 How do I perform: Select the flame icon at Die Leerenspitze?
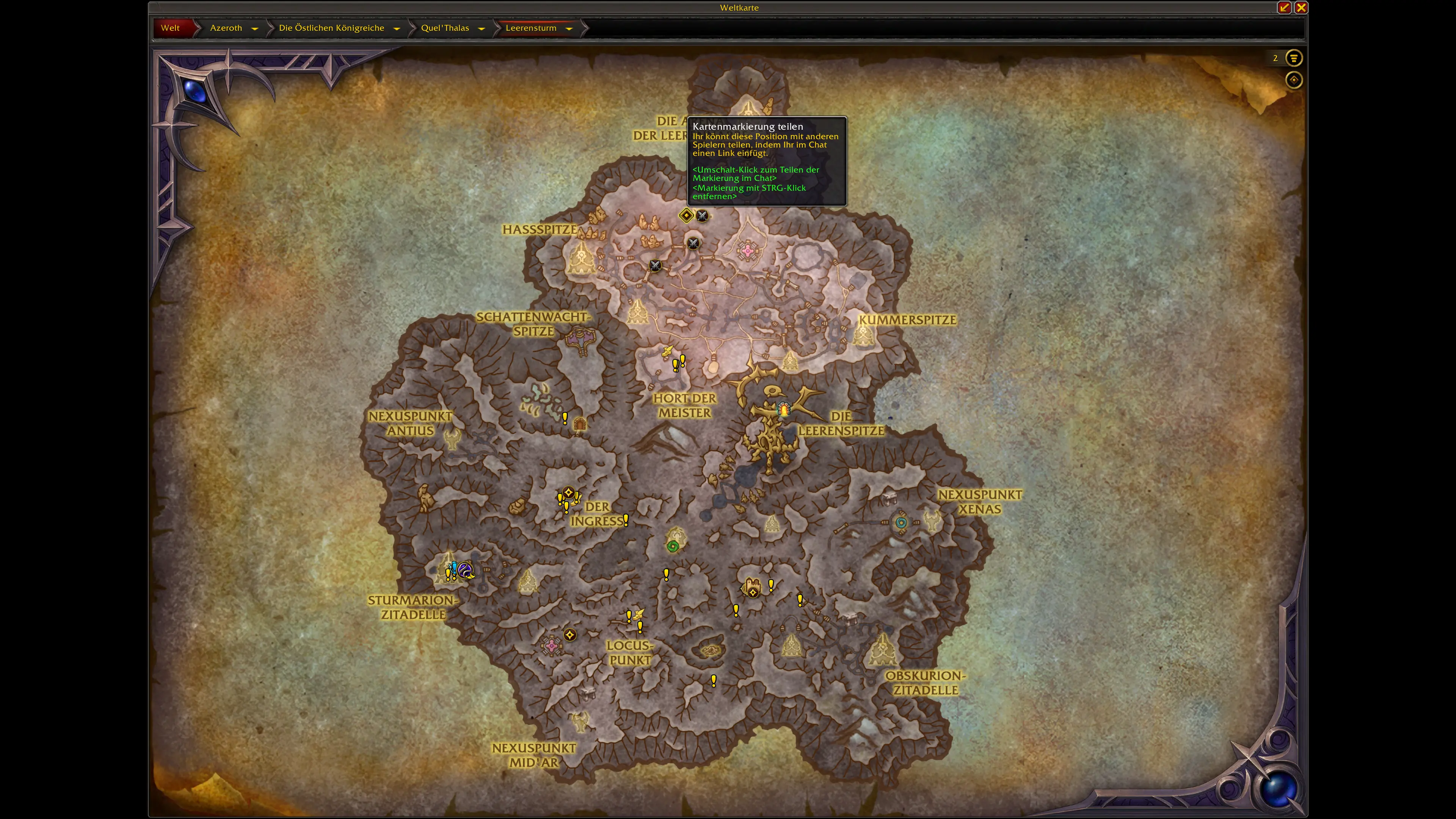click(x=784, y=409)
